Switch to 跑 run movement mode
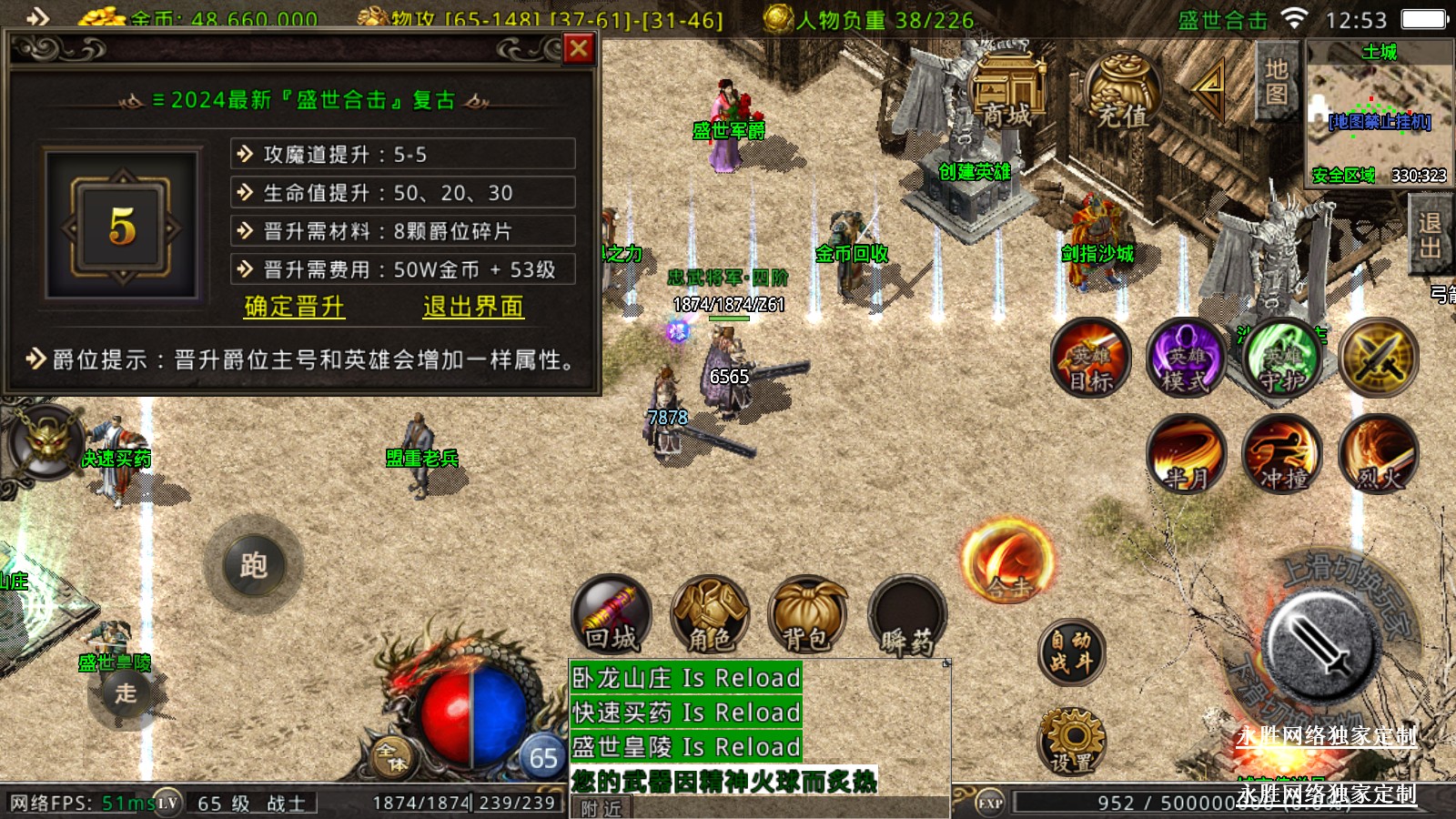 coord(254,566)
